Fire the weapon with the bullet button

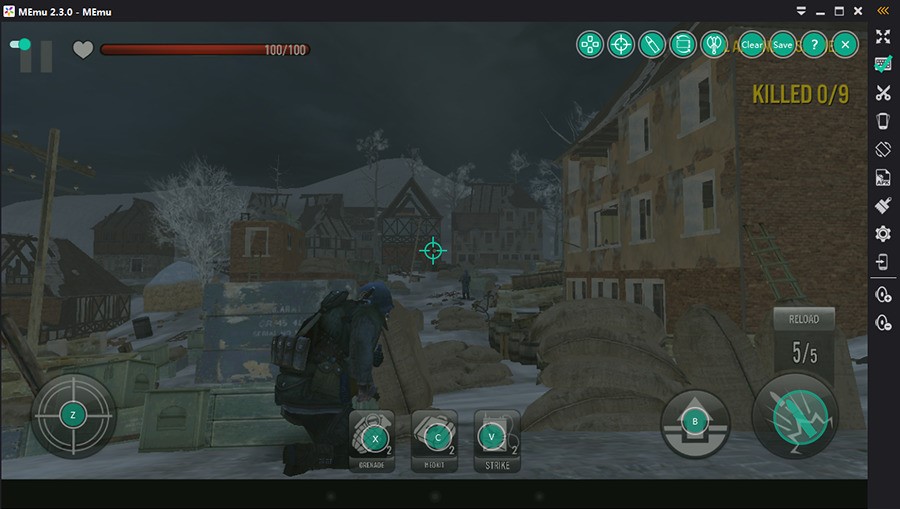point(795,414)
